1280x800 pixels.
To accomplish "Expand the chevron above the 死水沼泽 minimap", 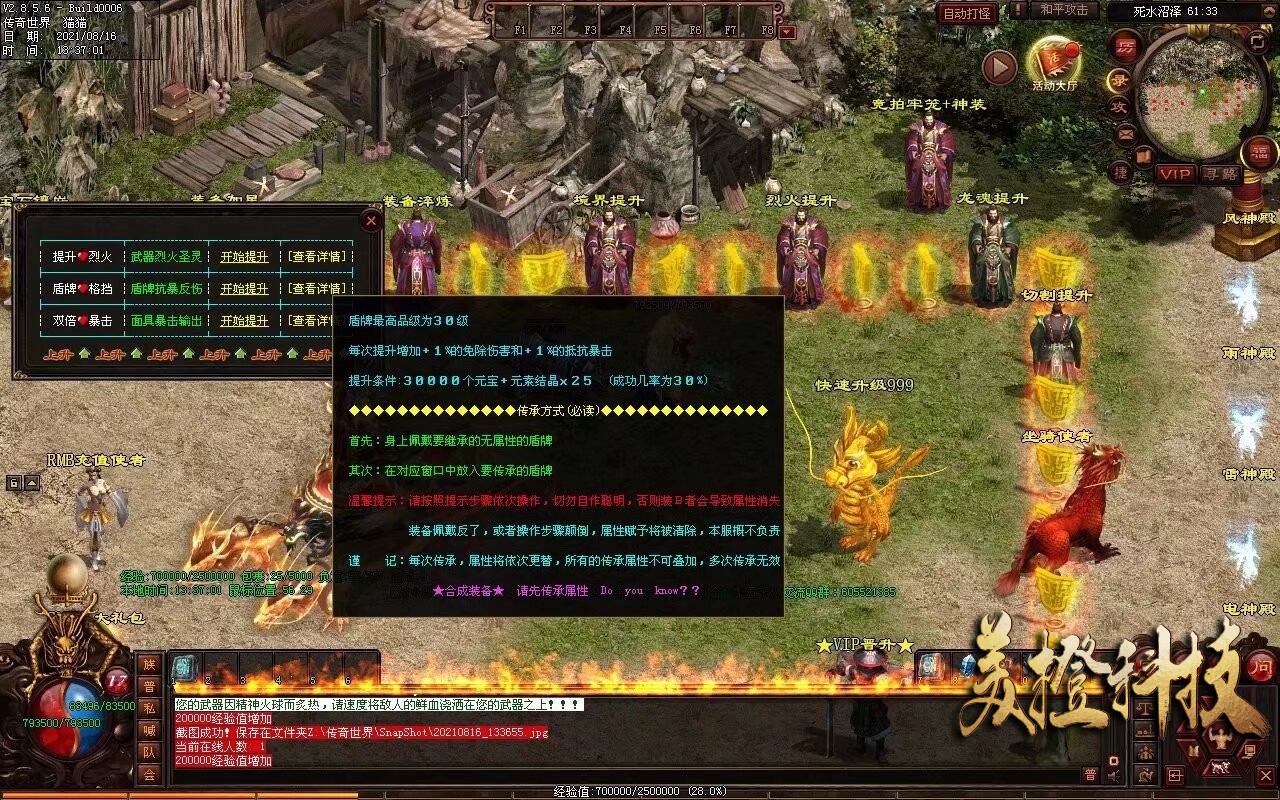I will pos(1269,10).
